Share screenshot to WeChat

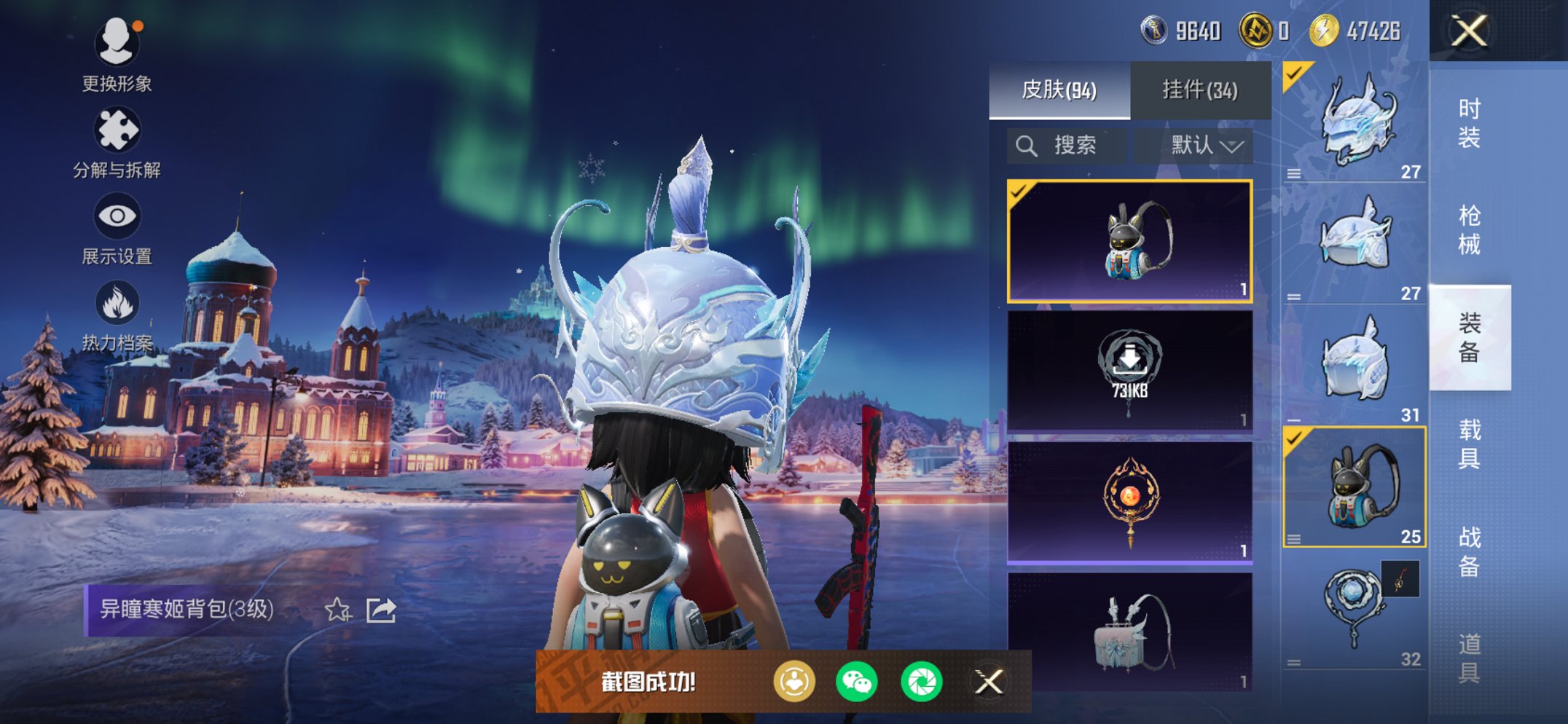[x=857, y=682]
